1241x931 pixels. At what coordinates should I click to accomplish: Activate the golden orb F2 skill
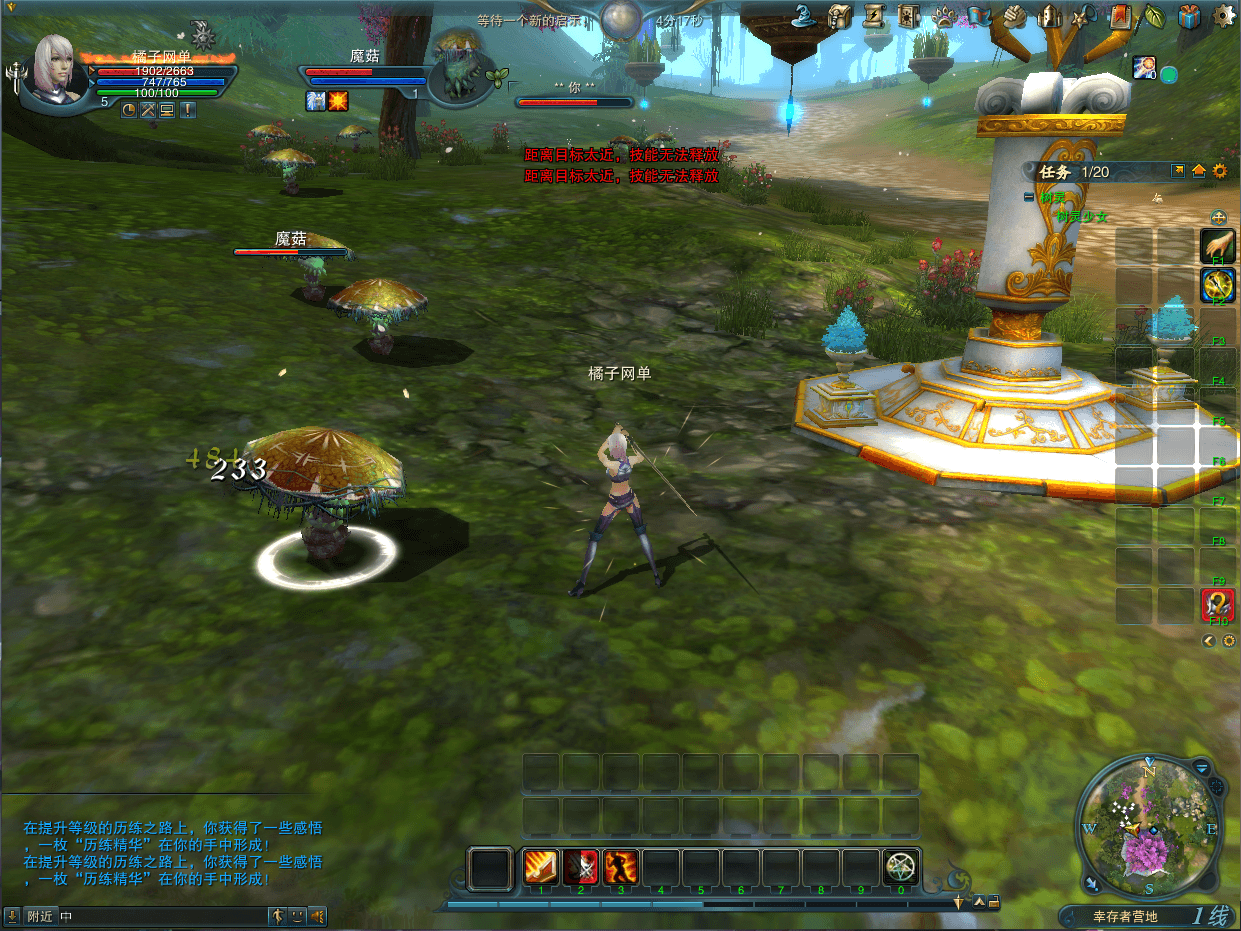(1218, 286)
